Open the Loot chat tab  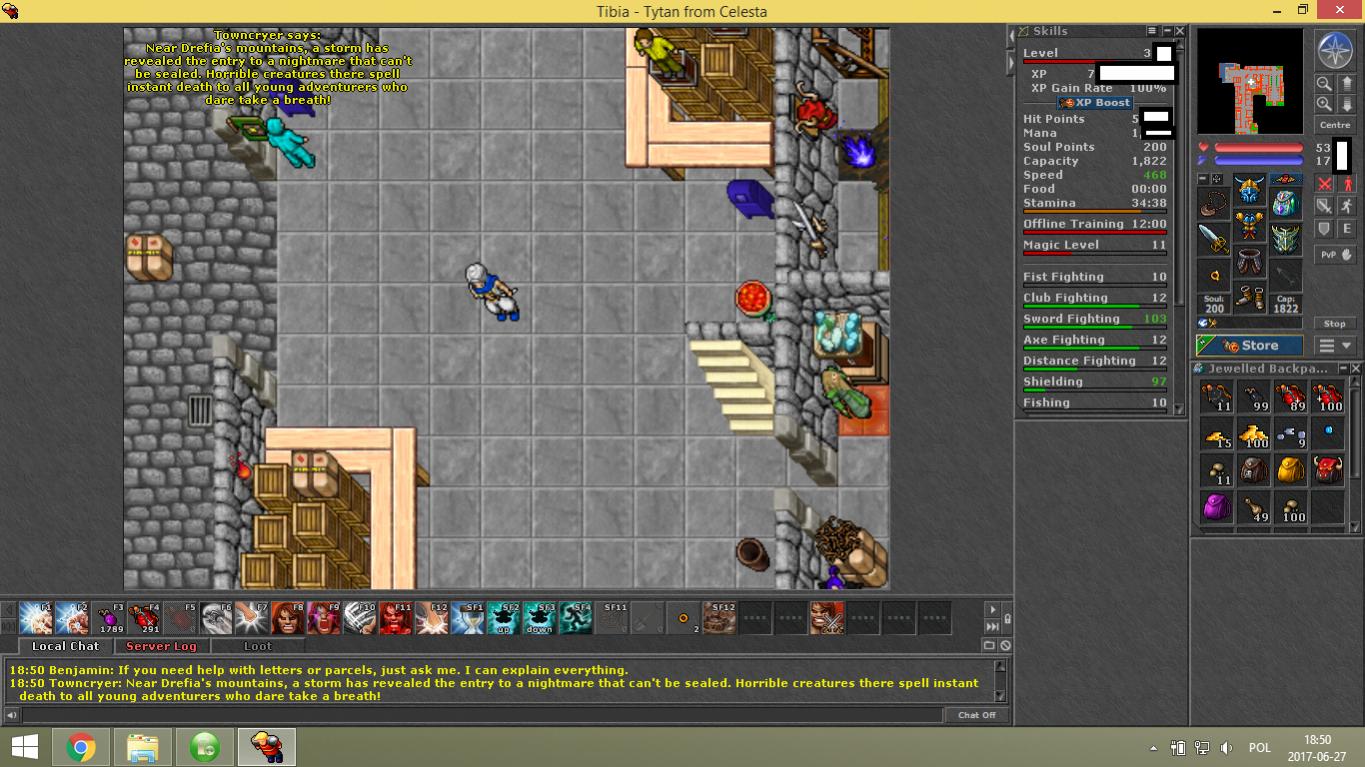point(257,647)
